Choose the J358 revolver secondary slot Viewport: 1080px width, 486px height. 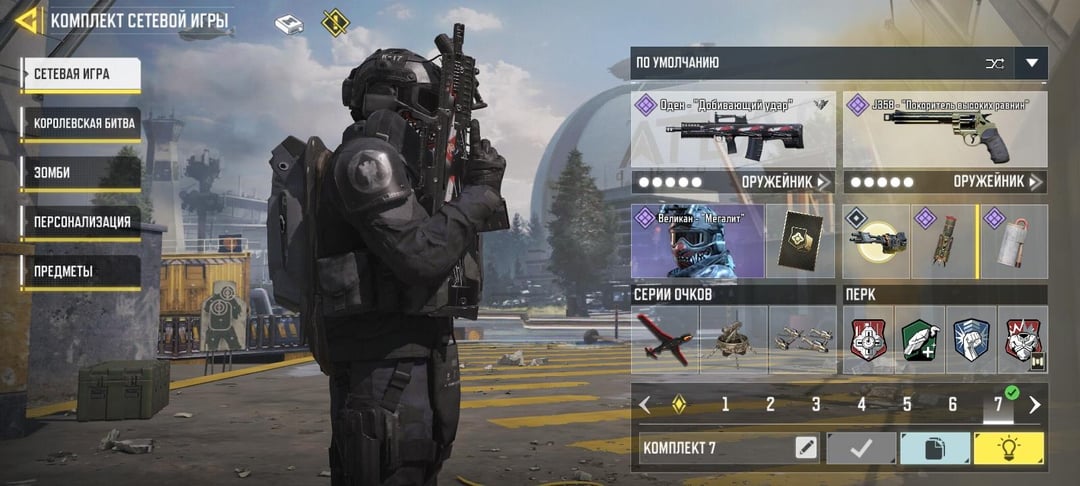[945, 129]
